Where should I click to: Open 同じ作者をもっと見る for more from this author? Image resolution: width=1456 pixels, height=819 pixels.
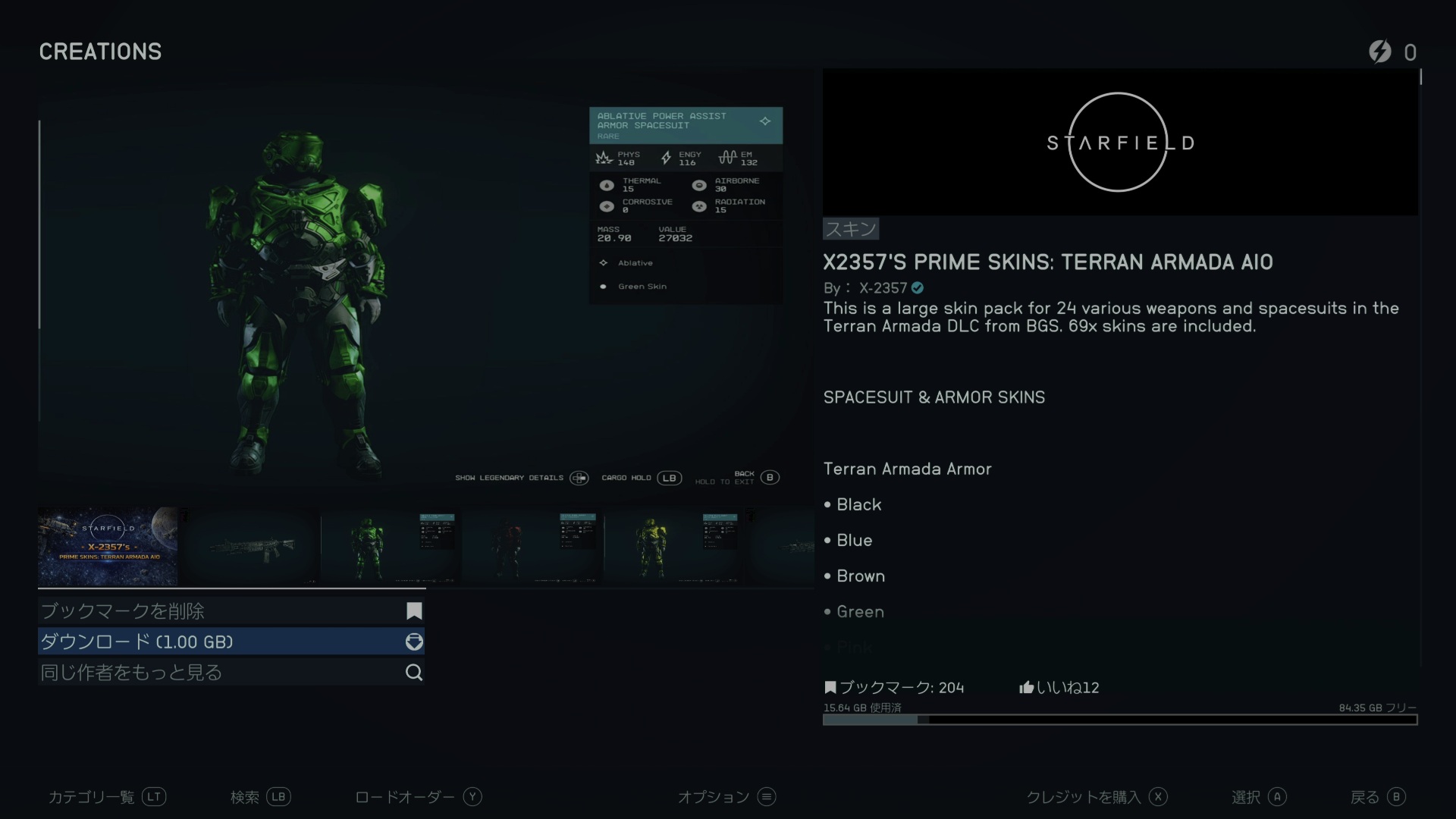[231, 673]
